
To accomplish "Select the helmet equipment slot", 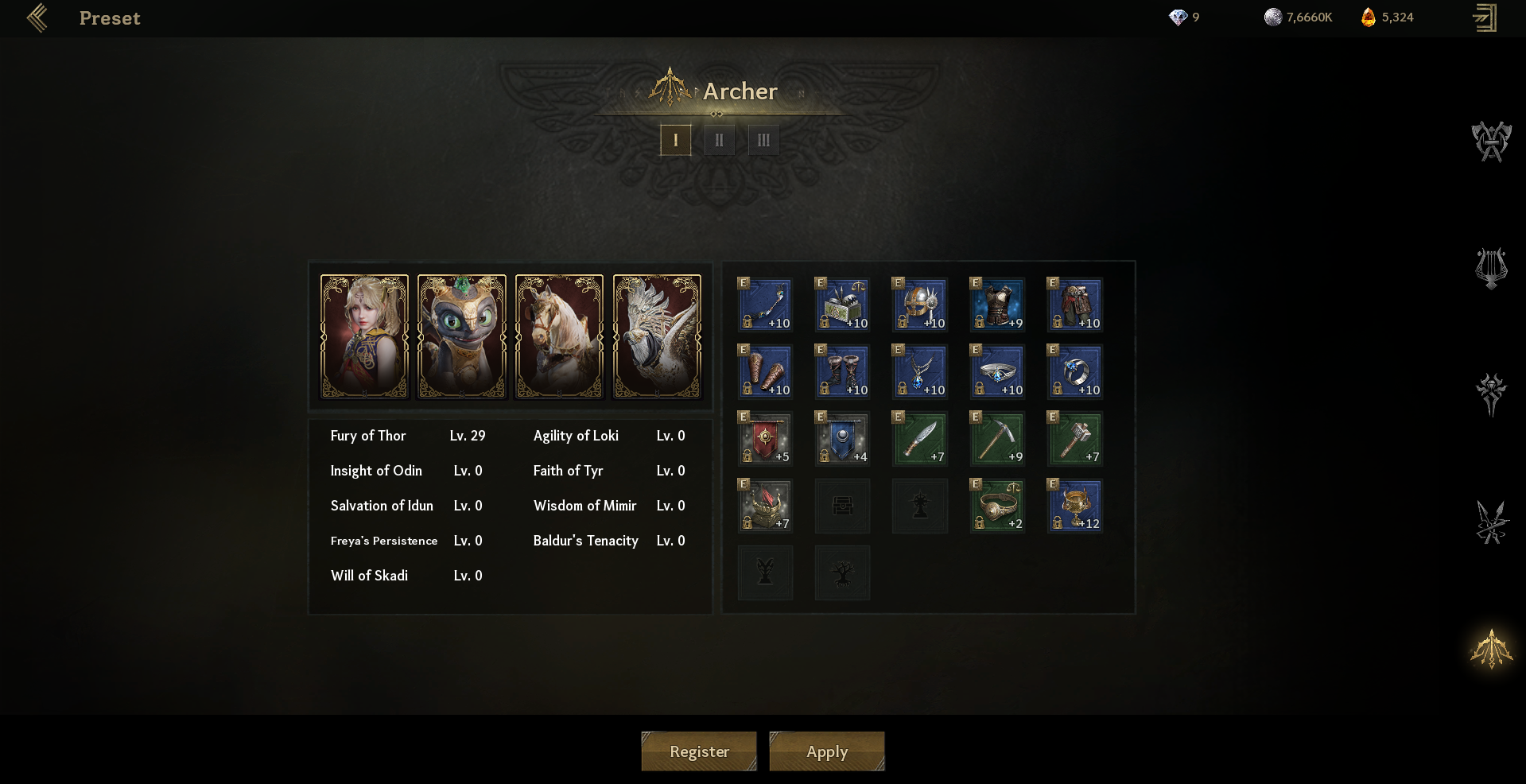I will coord(920,305).
